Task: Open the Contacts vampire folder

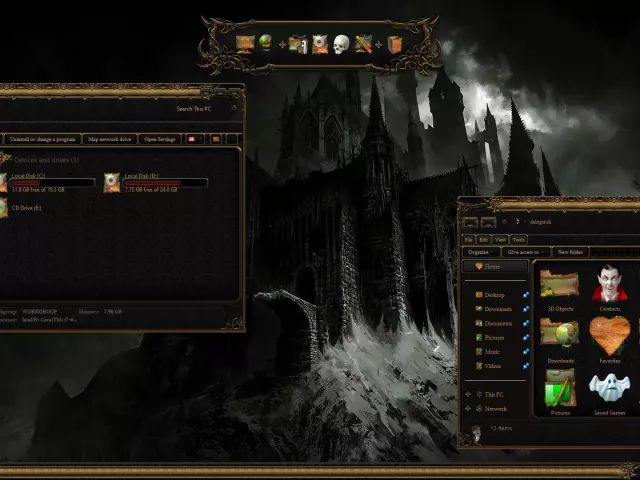Action: click(x=609, y=286)
